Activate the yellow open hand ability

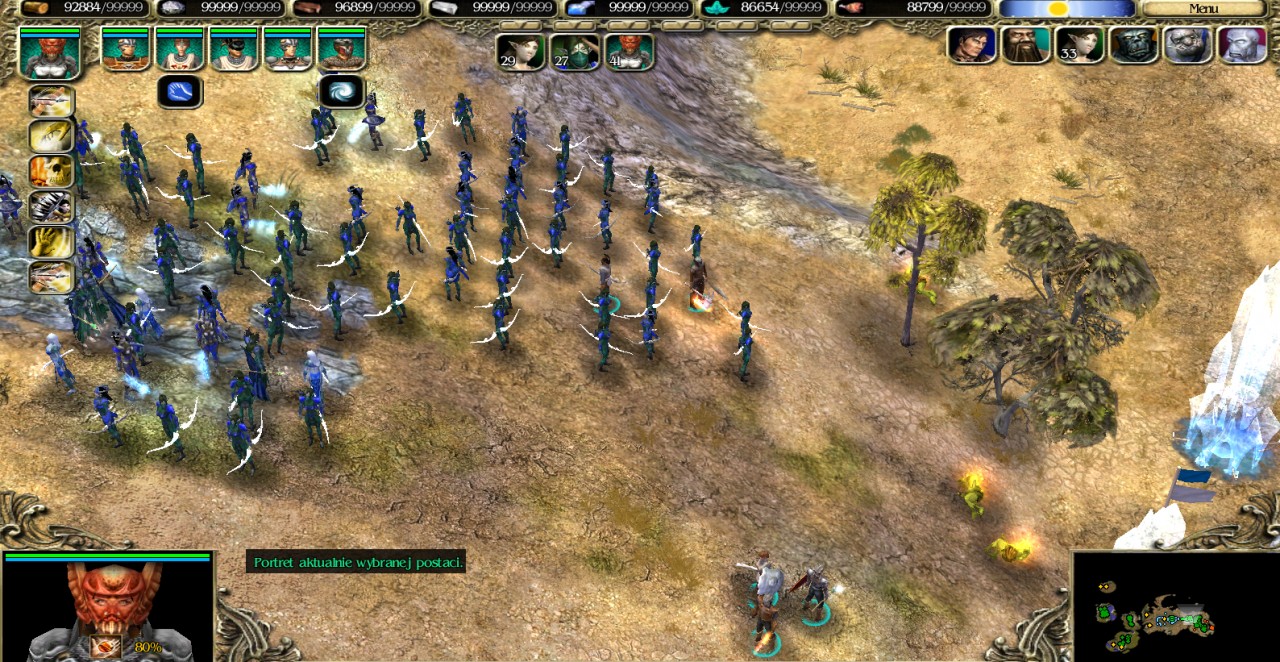[x=50, y=241]
